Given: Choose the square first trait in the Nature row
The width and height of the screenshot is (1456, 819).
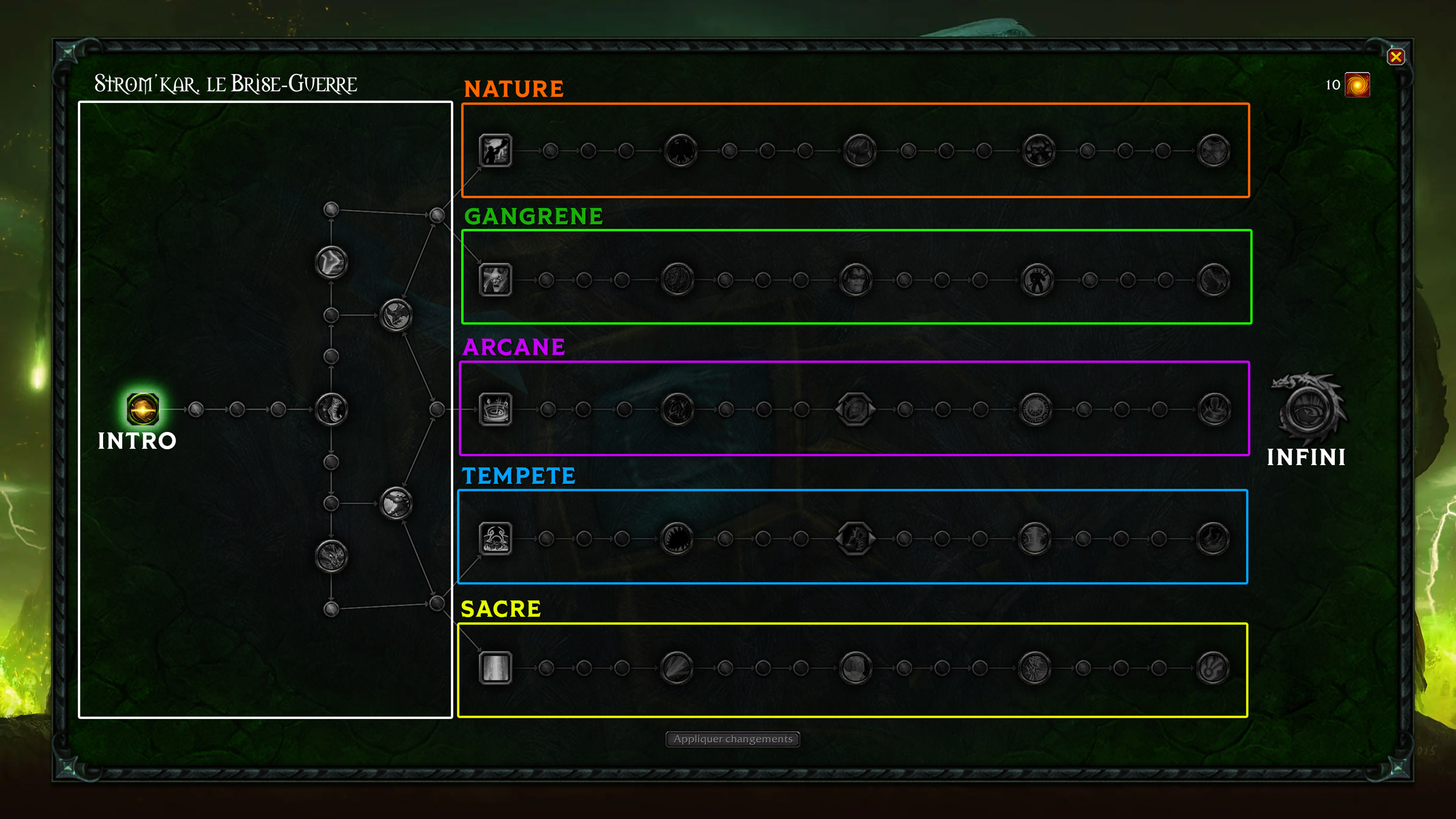Looking at the screenshot, I should [x=495, y=151].
